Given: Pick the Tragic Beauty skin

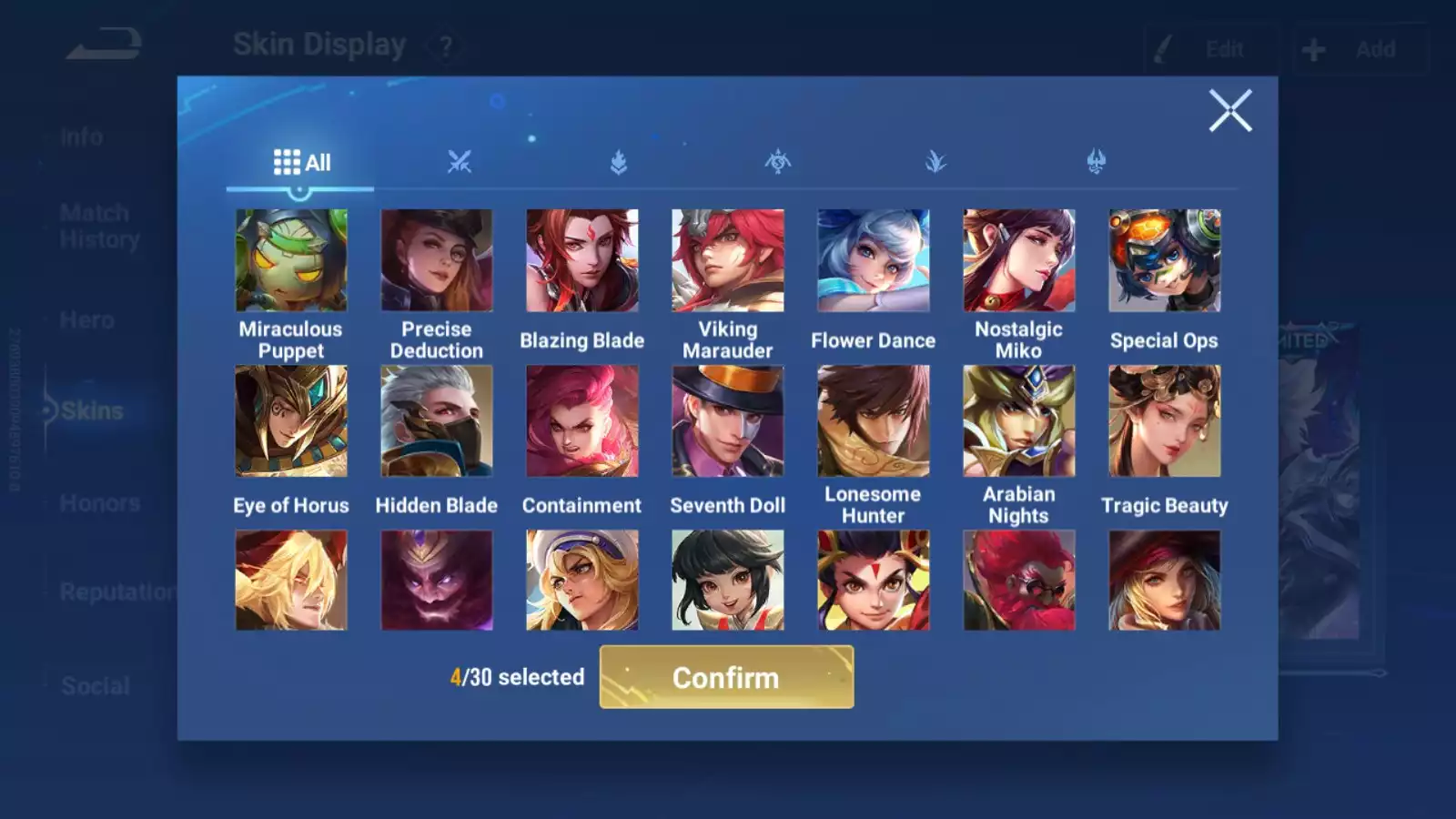Looking at the screenshot, I should point(1165,421).
